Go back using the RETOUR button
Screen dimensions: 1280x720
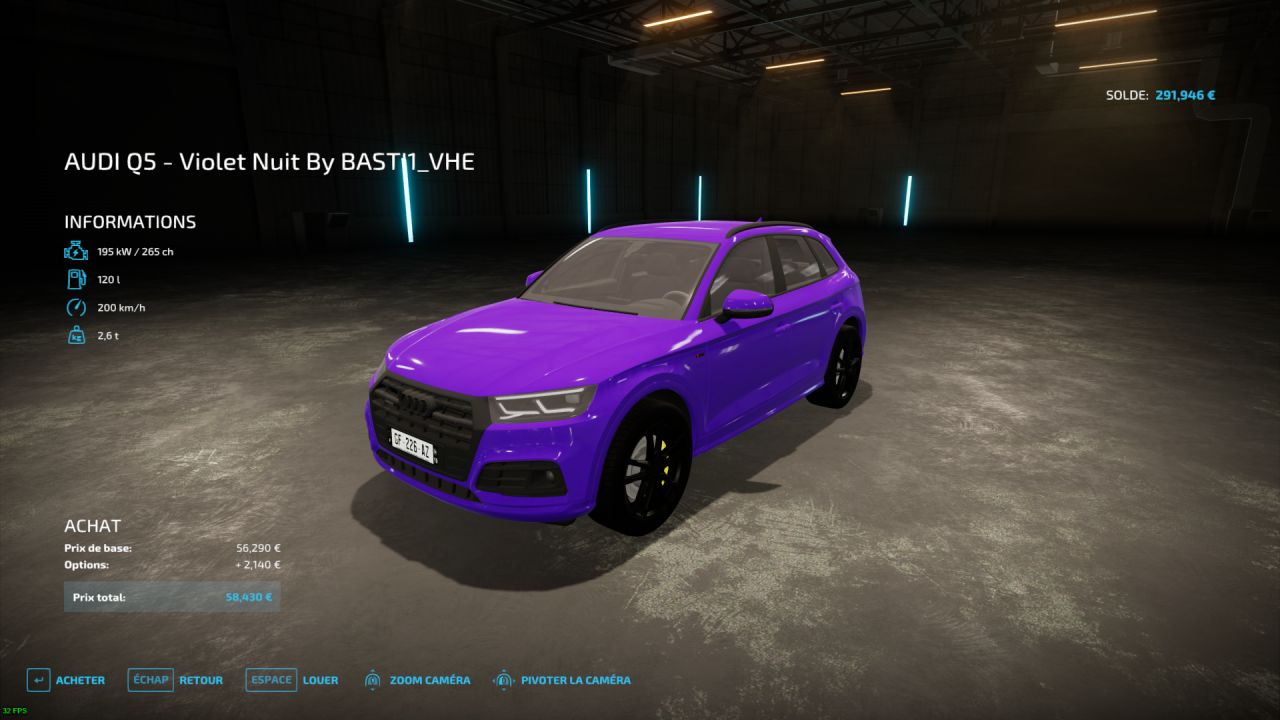point(176,680)
